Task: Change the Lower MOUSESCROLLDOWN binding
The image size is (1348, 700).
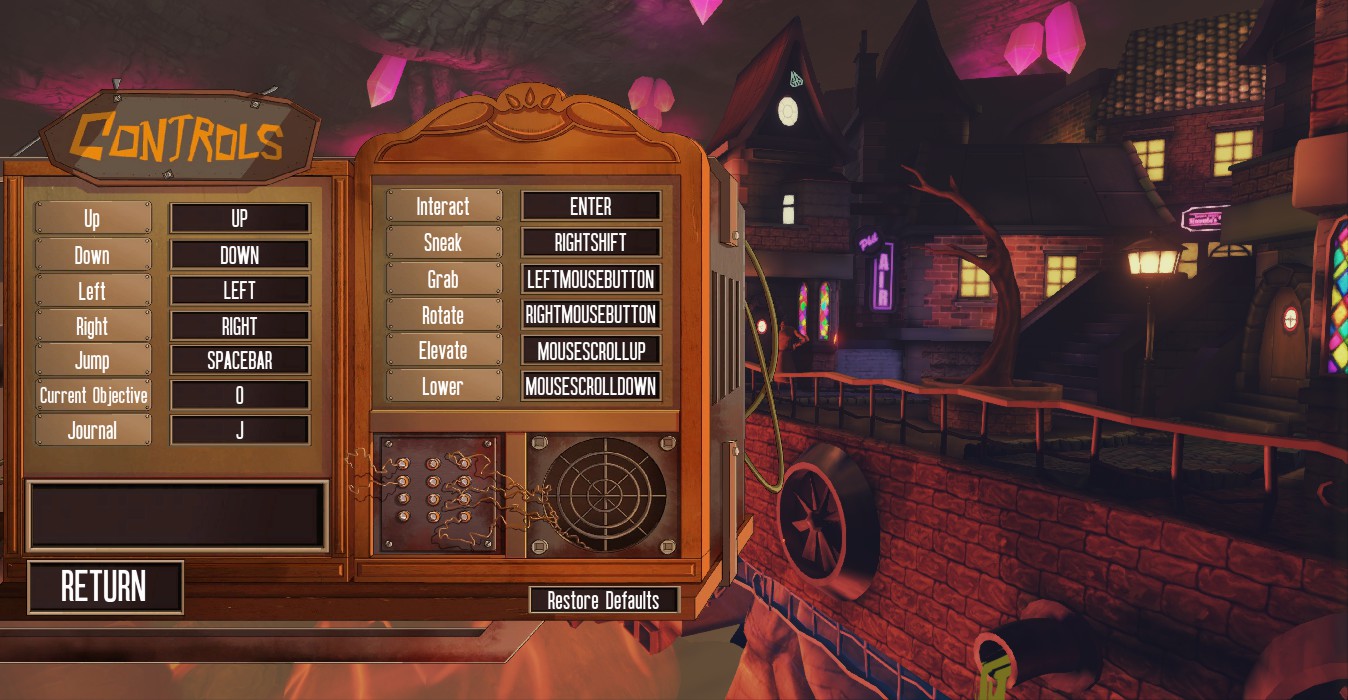Action: tap(591, 386)
